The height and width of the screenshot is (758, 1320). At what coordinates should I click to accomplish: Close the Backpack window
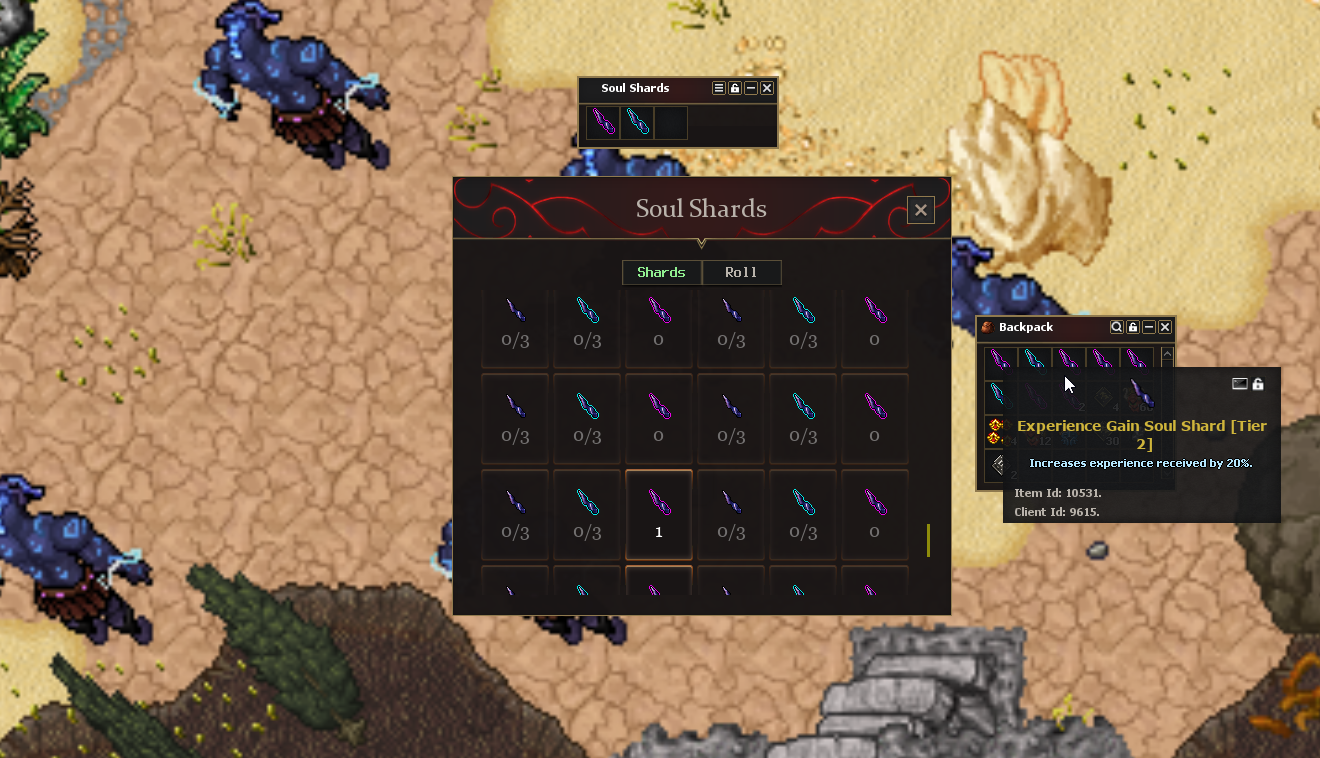[x=1165, y=327]
